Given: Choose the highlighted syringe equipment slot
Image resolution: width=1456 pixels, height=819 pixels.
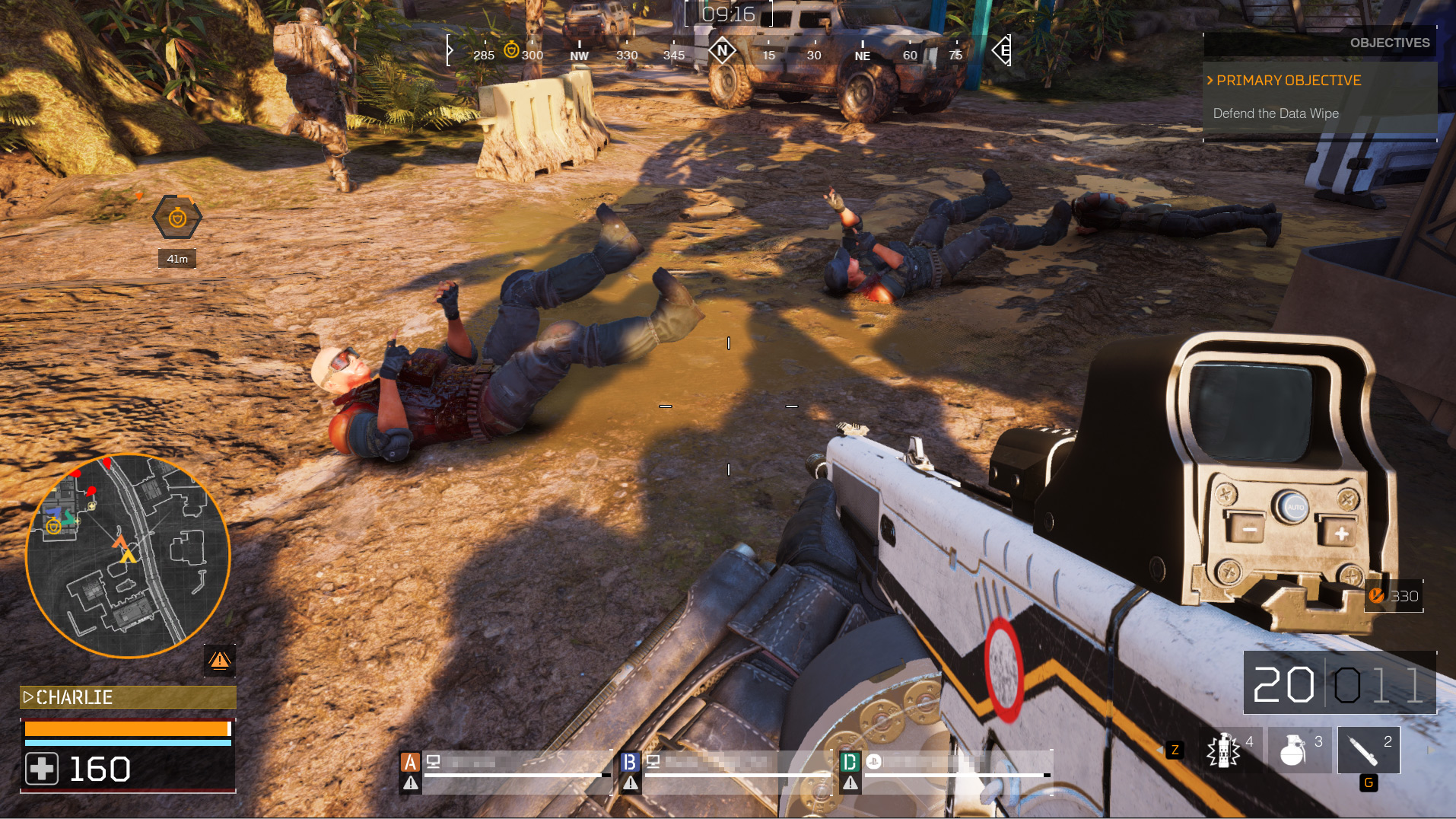Looking at the screenshot, I should coord(1368,750).
